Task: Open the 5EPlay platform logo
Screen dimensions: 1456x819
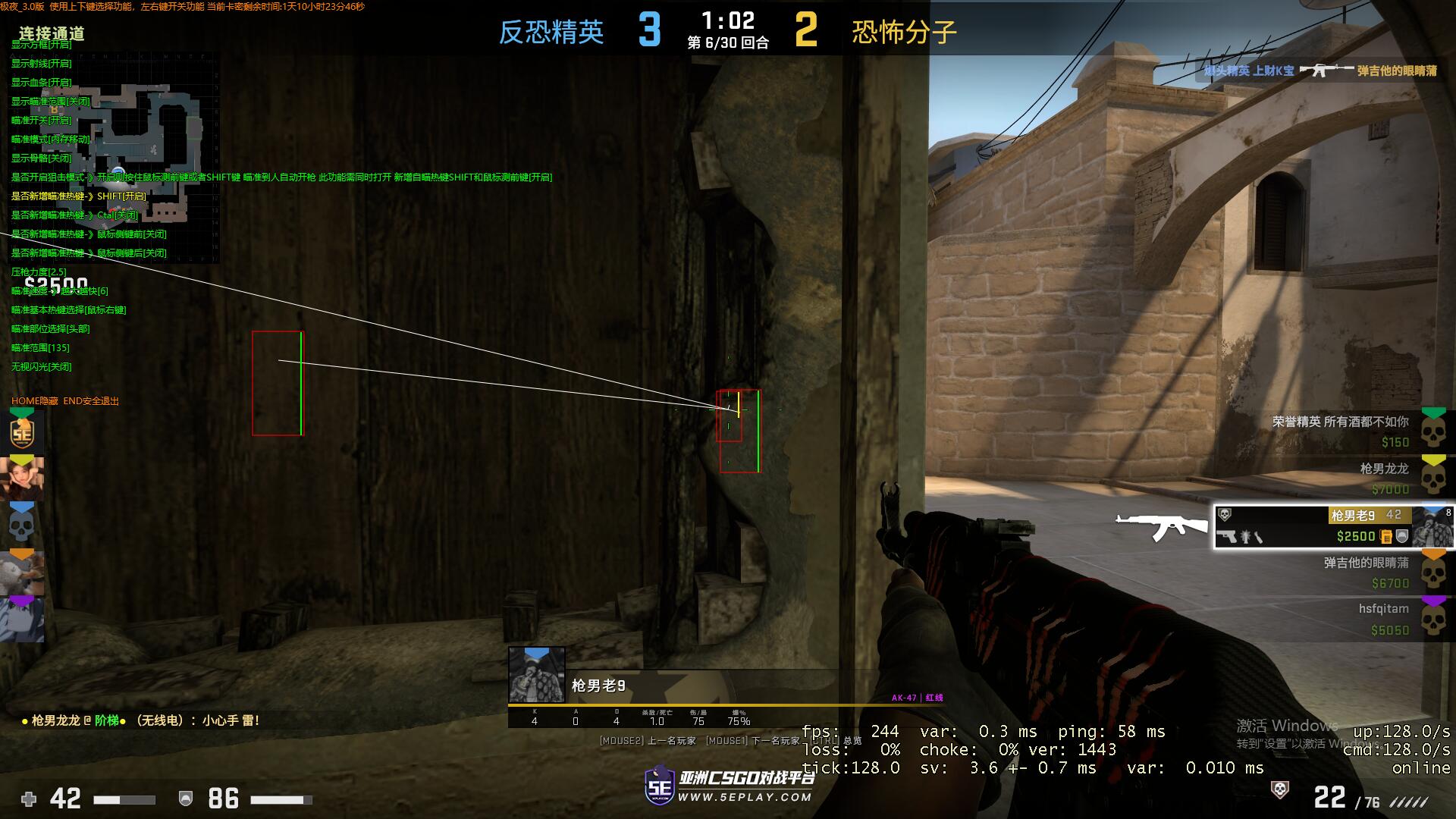Action: tap(728, 786)
